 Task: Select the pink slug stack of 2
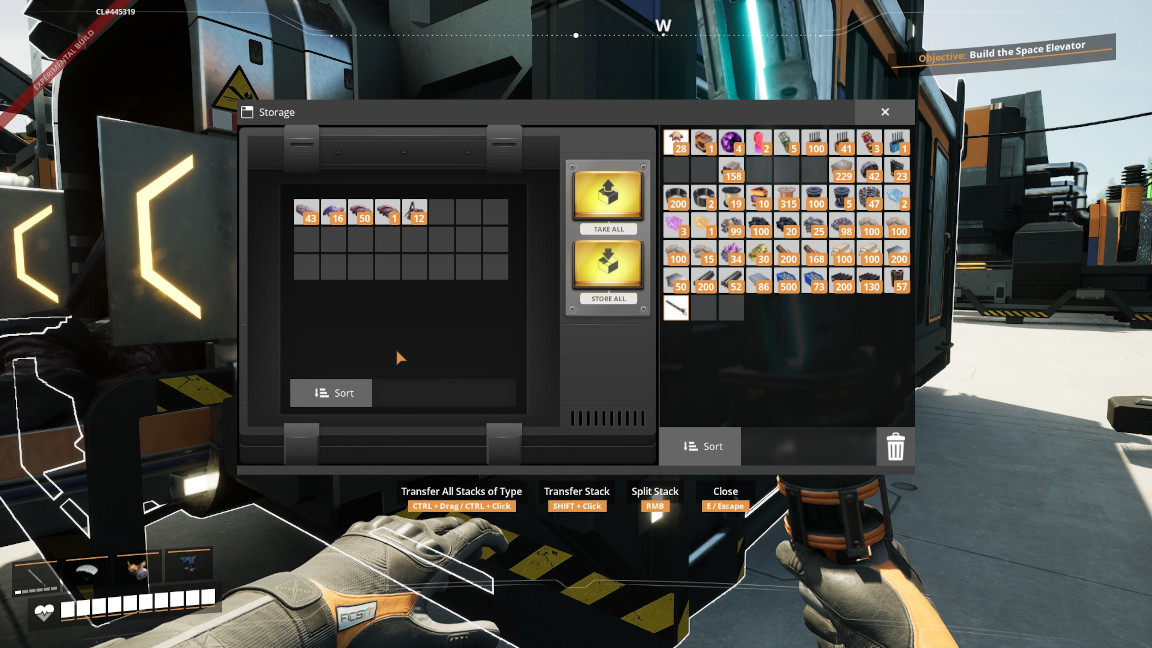759,142
